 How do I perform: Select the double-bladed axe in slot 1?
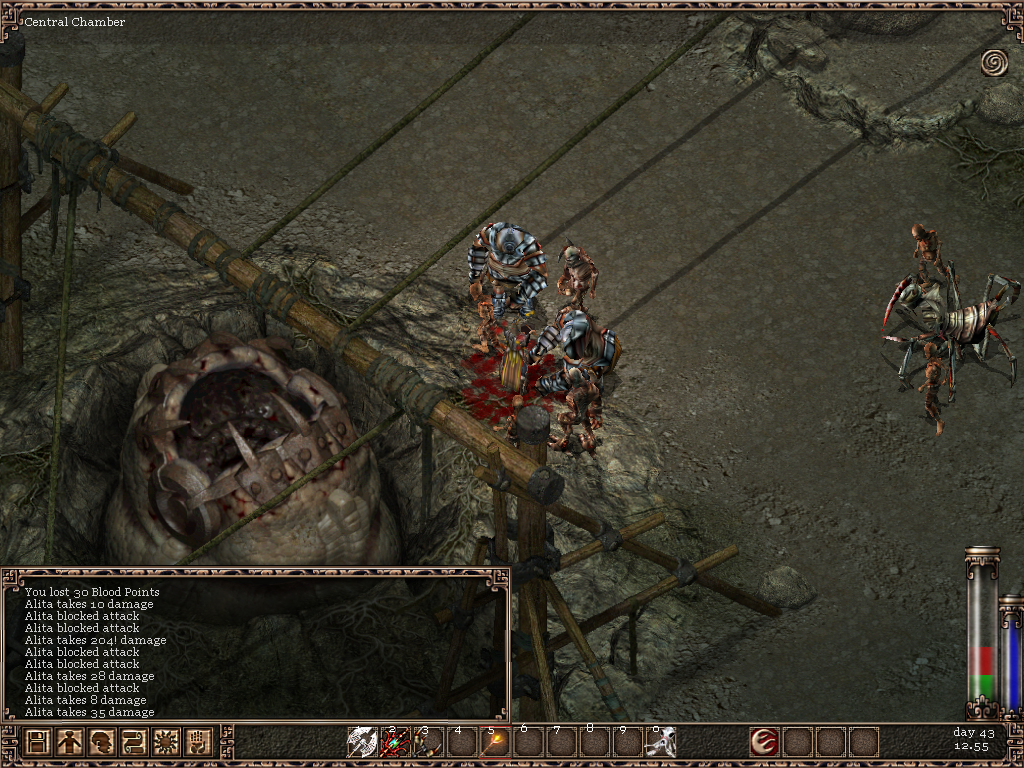coord(361,742)
